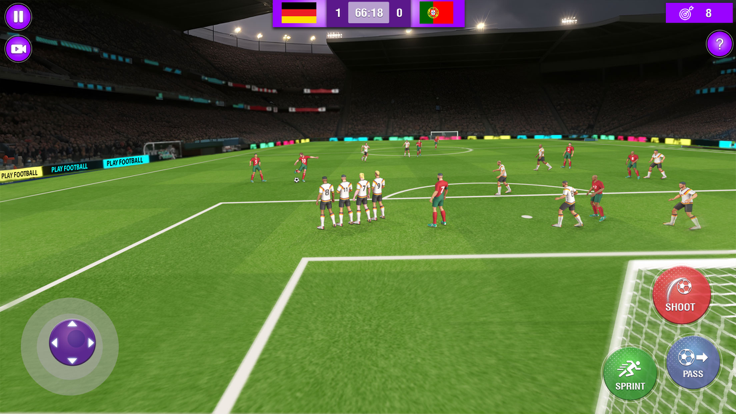Viewport: 736px width, 414px height.
Task: Activate the green SPRINT button
Action: pyautogui.click(x=630, y=374)
